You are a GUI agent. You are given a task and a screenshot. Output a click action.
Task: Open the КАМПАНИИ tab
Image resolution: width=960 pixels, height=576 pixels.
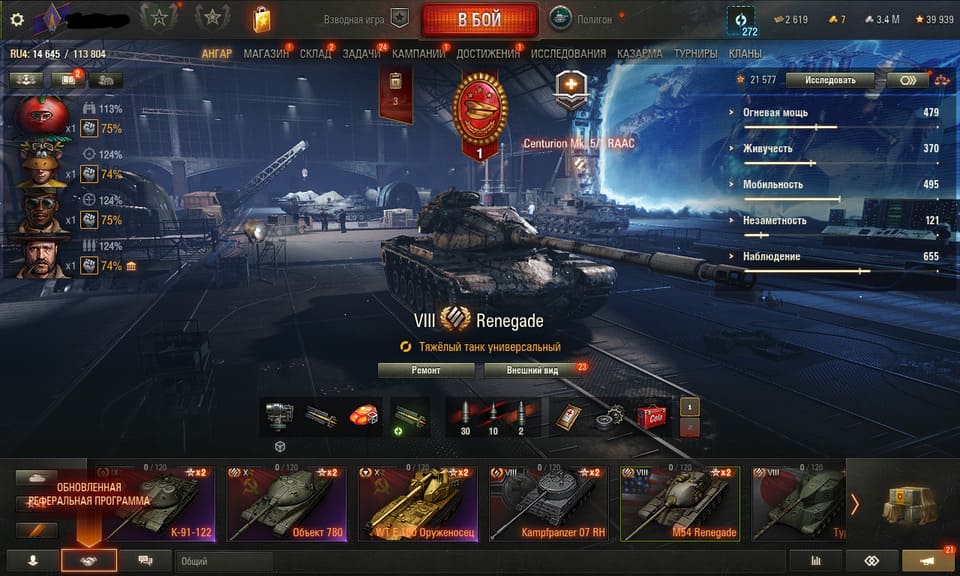(x=419, y=53)
